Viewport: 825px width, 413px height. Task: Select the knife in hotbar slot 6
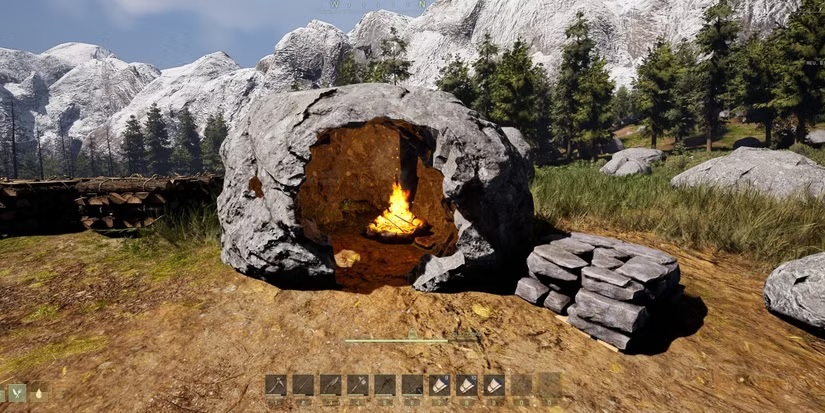(412, 385)
